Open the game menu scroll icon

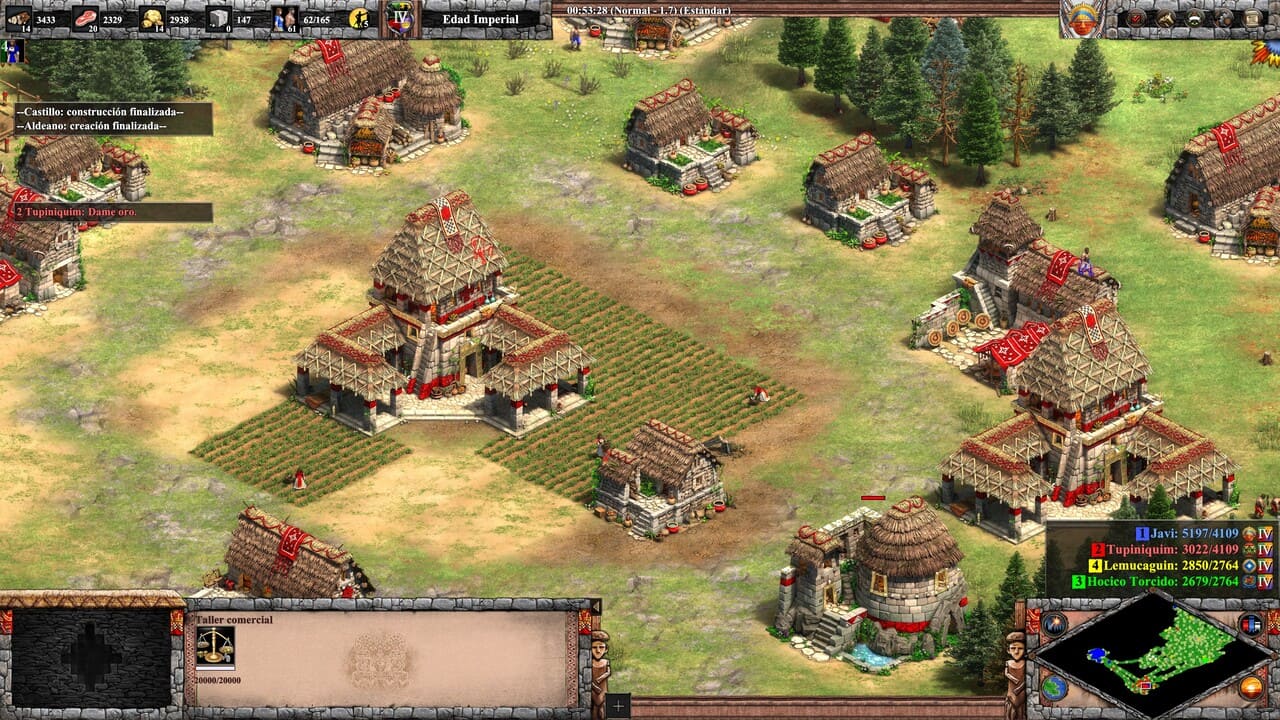click(x=1252, y=17)
